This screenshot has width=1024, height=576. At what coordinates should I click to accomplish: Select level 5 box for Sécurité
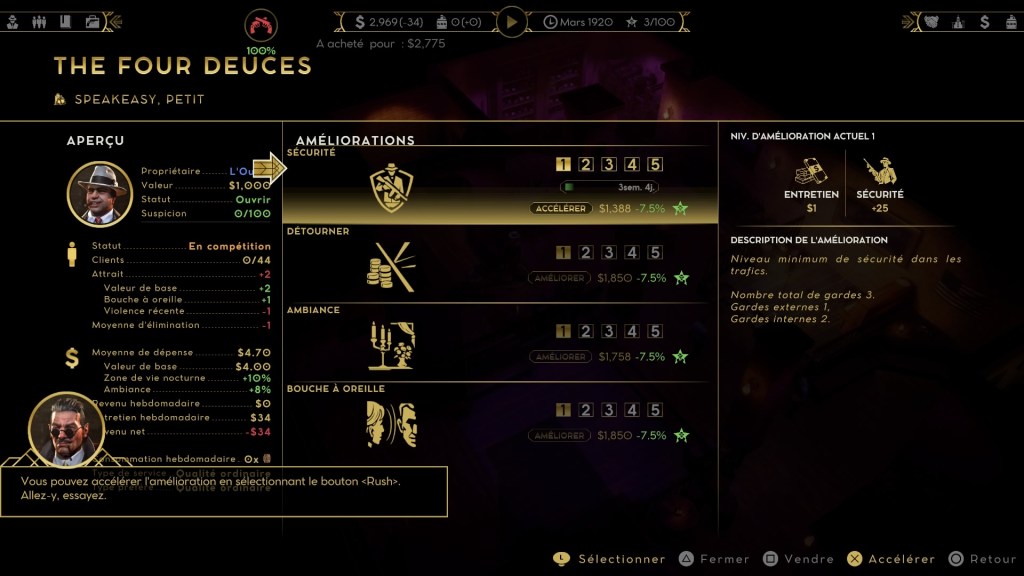[x=655, y=165]
